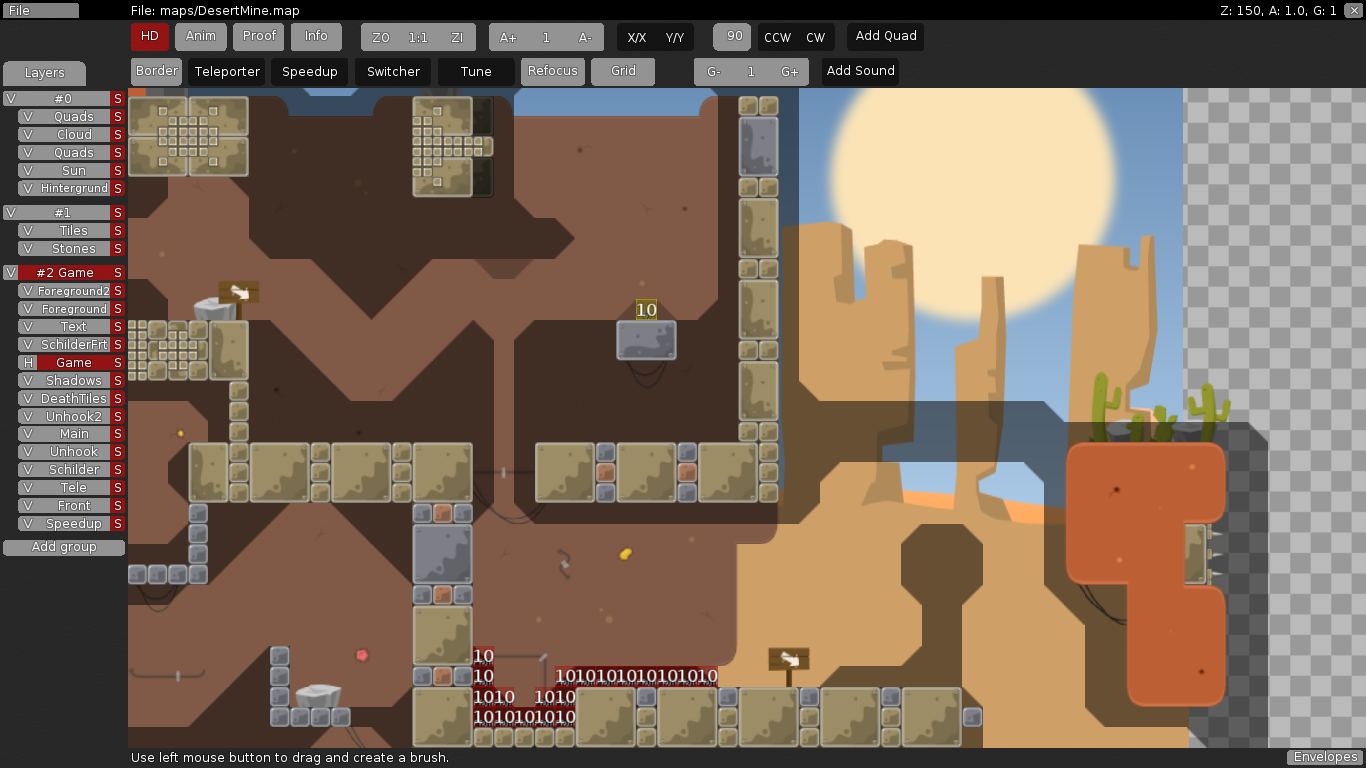Toggle HD textures mode
The width and height of the screenshot is (1366, 768).
(x=149, y=36)
